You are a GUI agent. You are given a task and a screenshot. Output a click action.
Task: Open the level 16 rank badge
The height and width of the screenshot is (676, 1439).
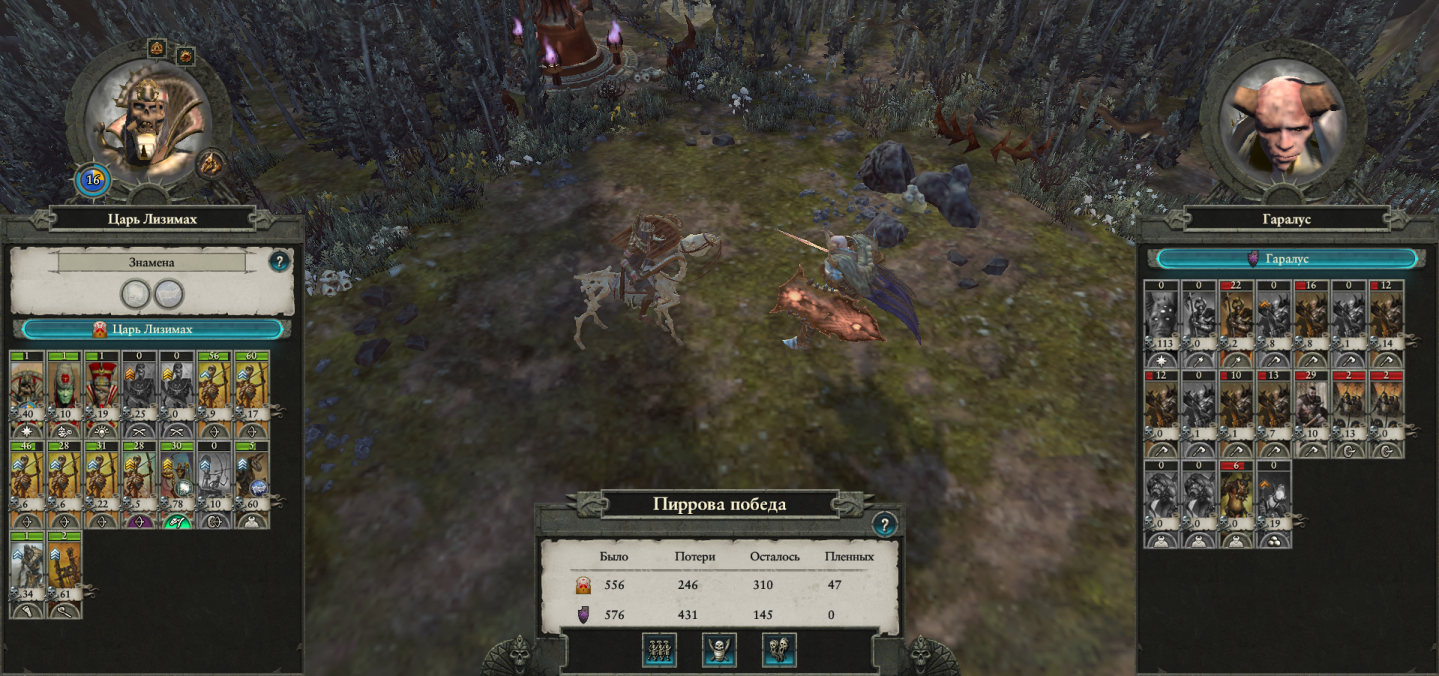(x=93, y=181)
